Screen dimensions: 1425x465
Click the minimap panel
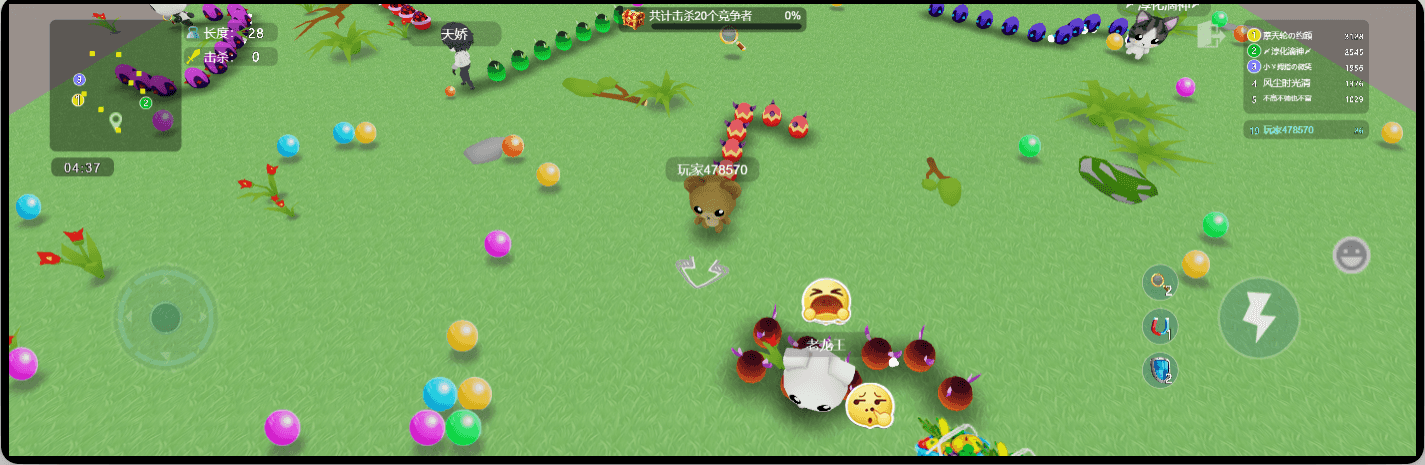pyautogui.click(x=116, y=87)
